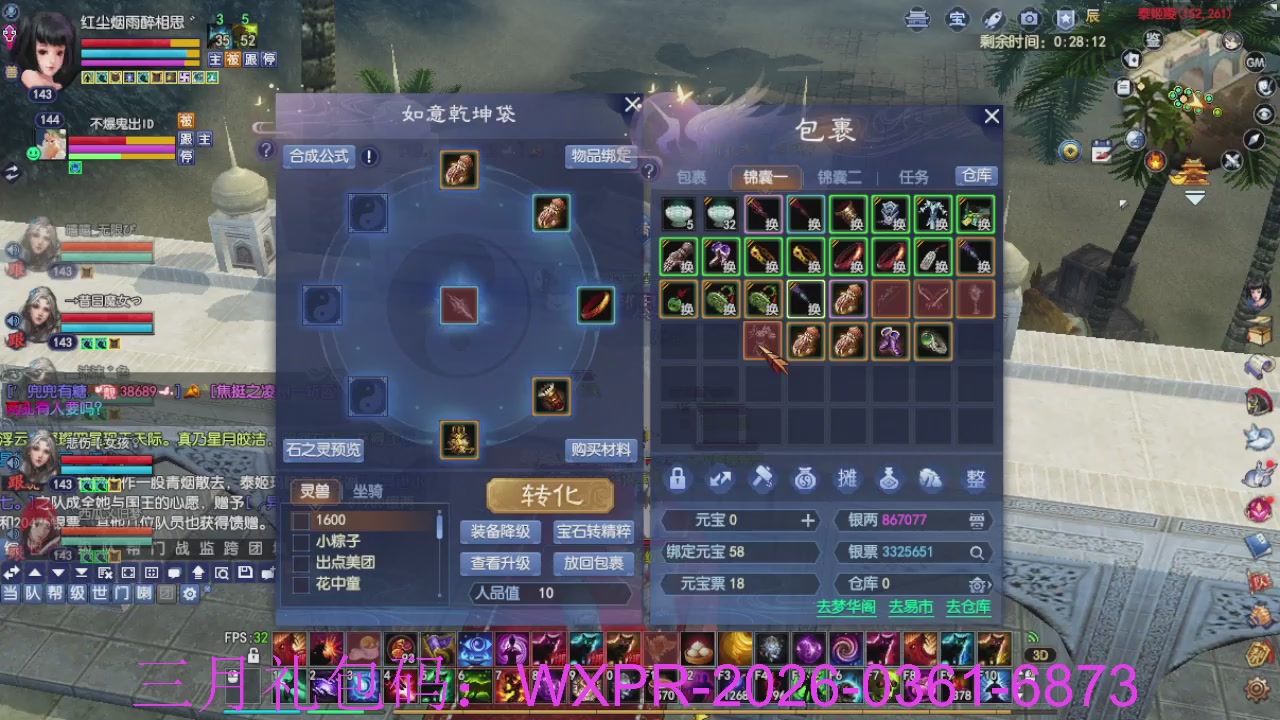Click the coin money-bag icon in the bag toolbar
This screenshot has width=1280, height=720.
coord(805,479)
